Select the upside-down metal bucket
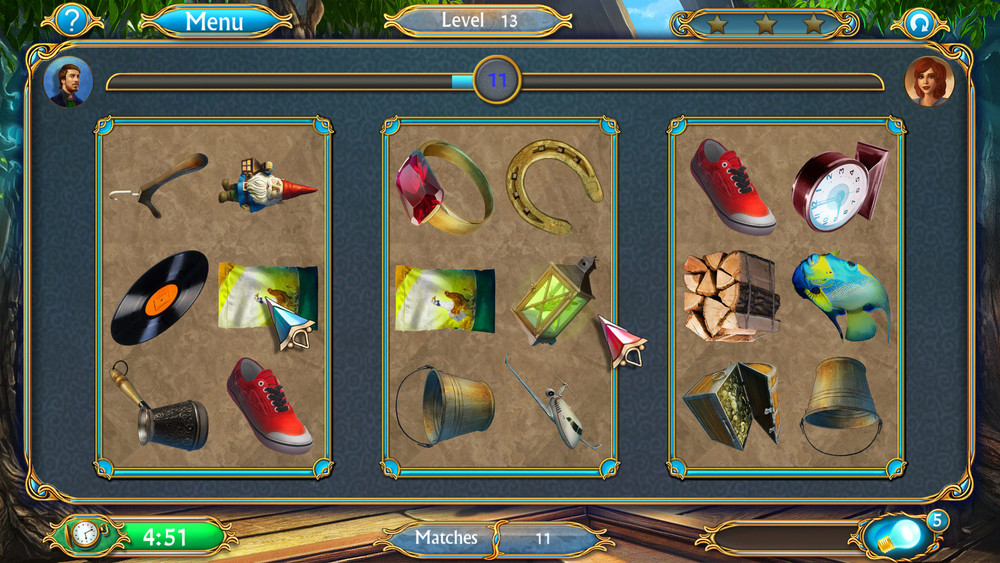Screen dimensions: 1000x563 tap(840, 402)
